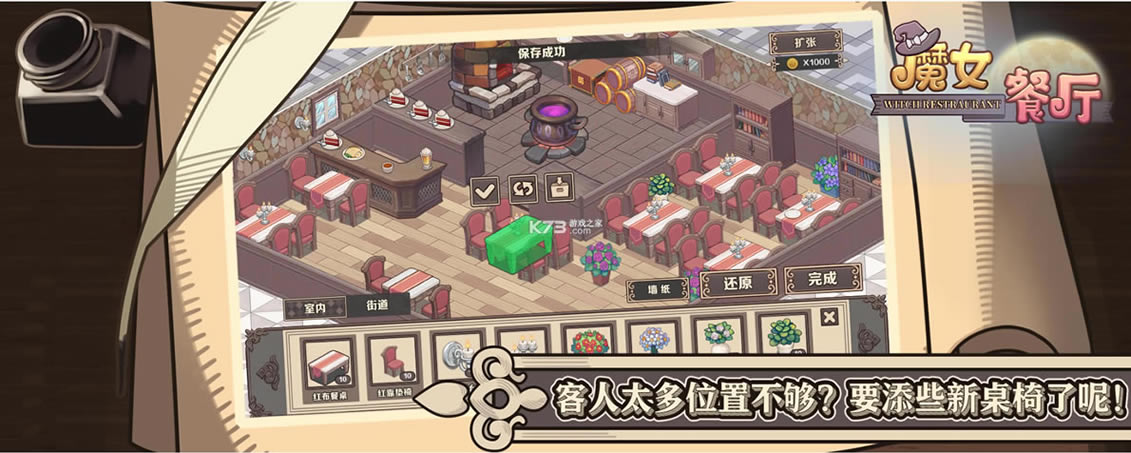
Task: Store the furniture with the box icon
Action: tap(560, 187)
